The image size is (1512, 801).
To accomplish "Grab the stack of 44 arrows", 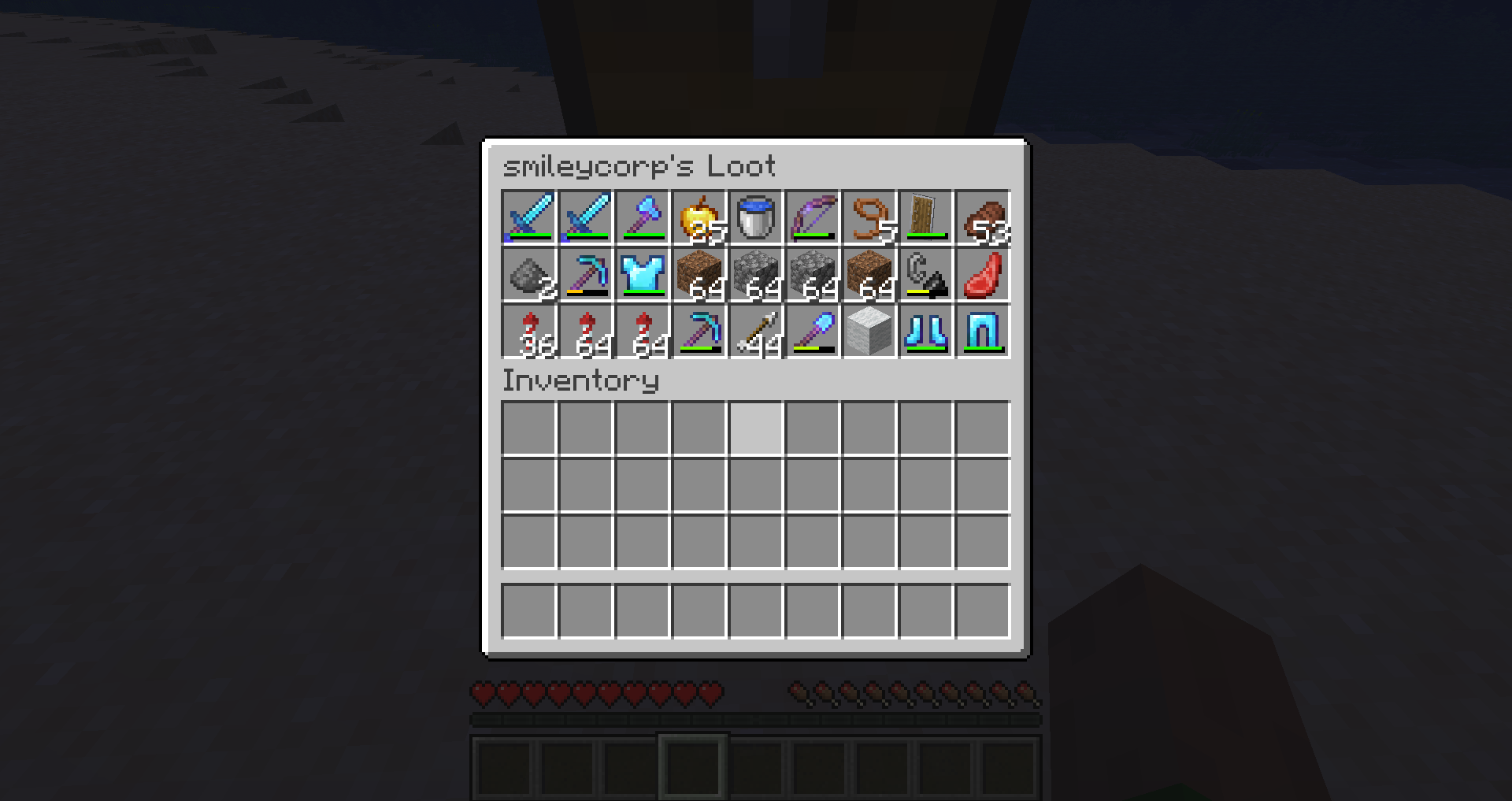I will pyautogui.click(x=756, y=334).
